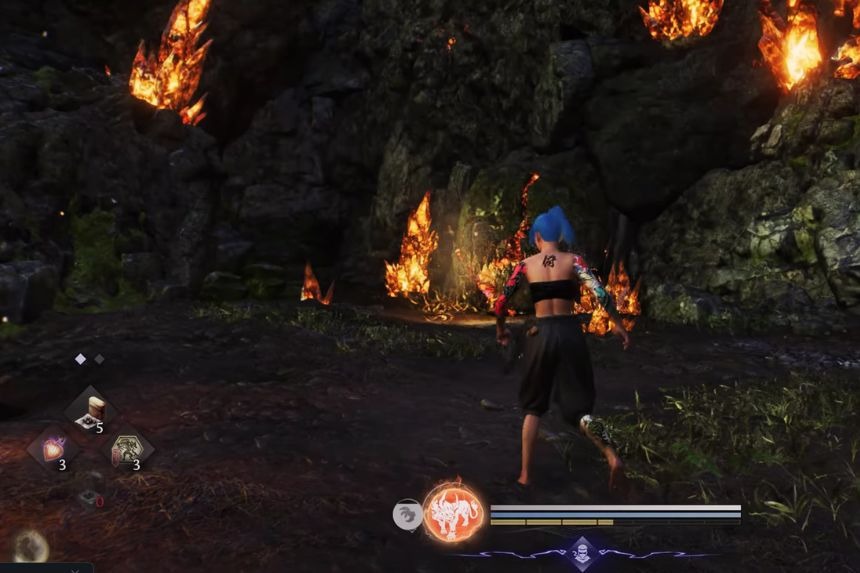This screenshot has height=573, width=860.
Task: Click the grey swirl icon beside the beast
Action: 407,515
